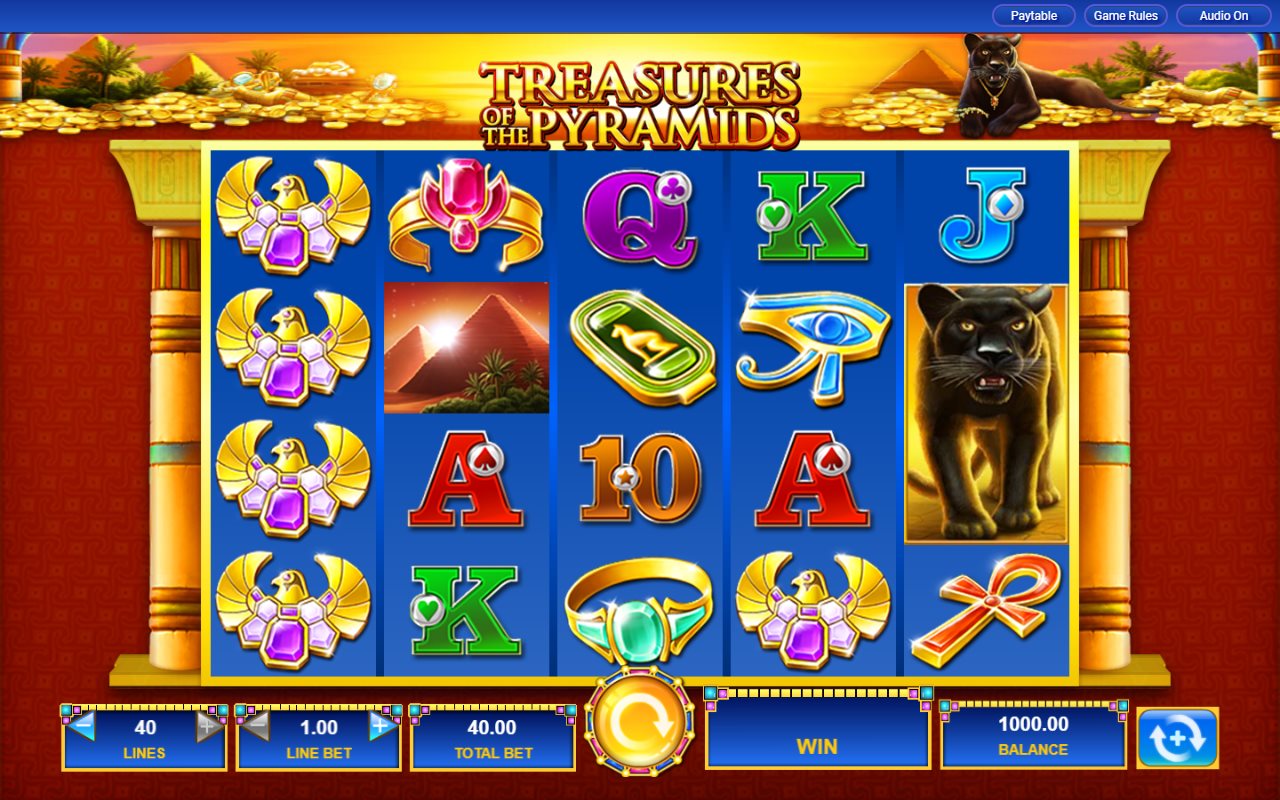Toggle the Audio On button
The image size is (1280, 800).
[1223, 16]
